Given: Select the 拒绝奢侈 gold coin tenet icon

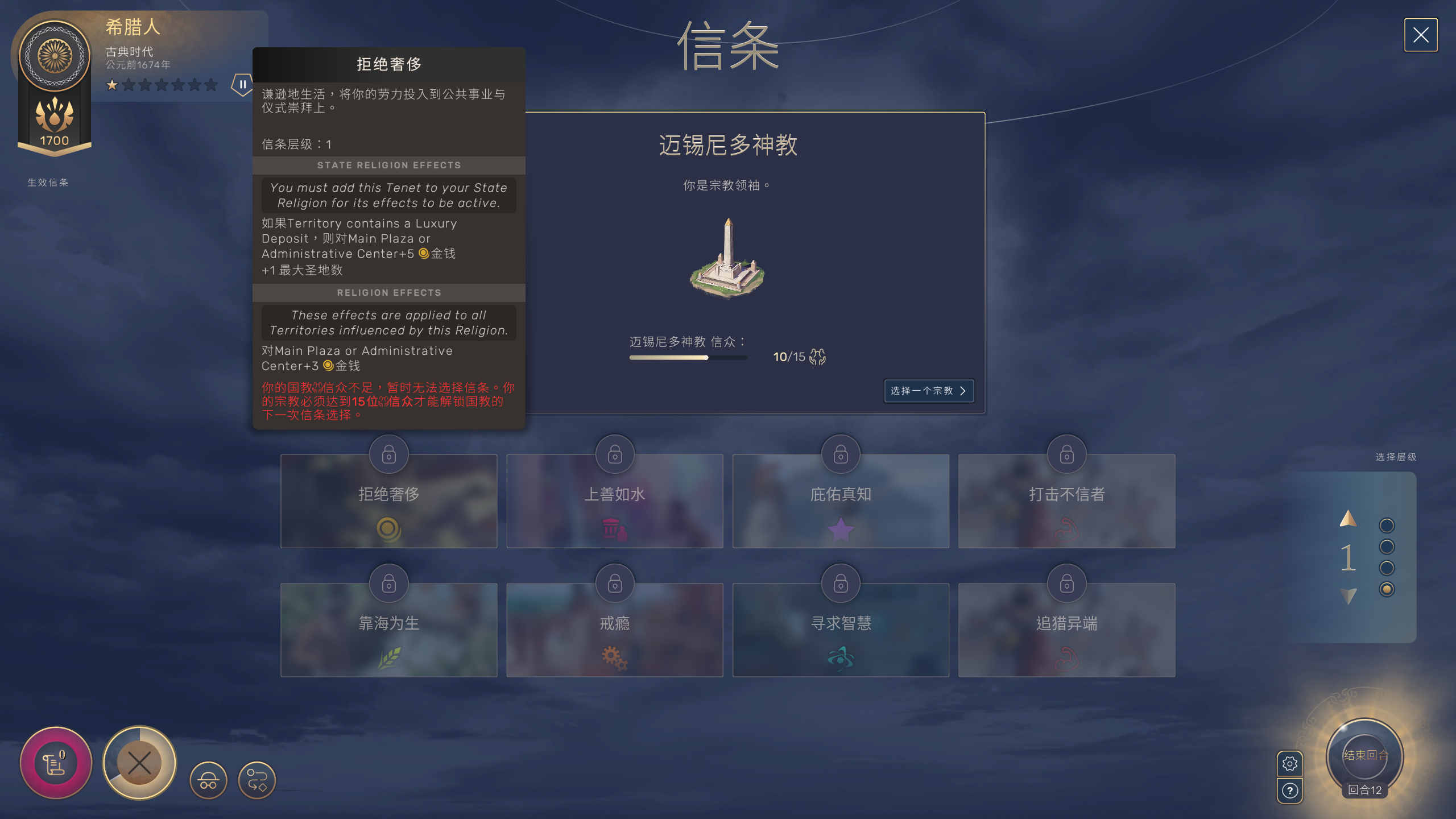Looking at the screenshot, I should click(388, 530).
